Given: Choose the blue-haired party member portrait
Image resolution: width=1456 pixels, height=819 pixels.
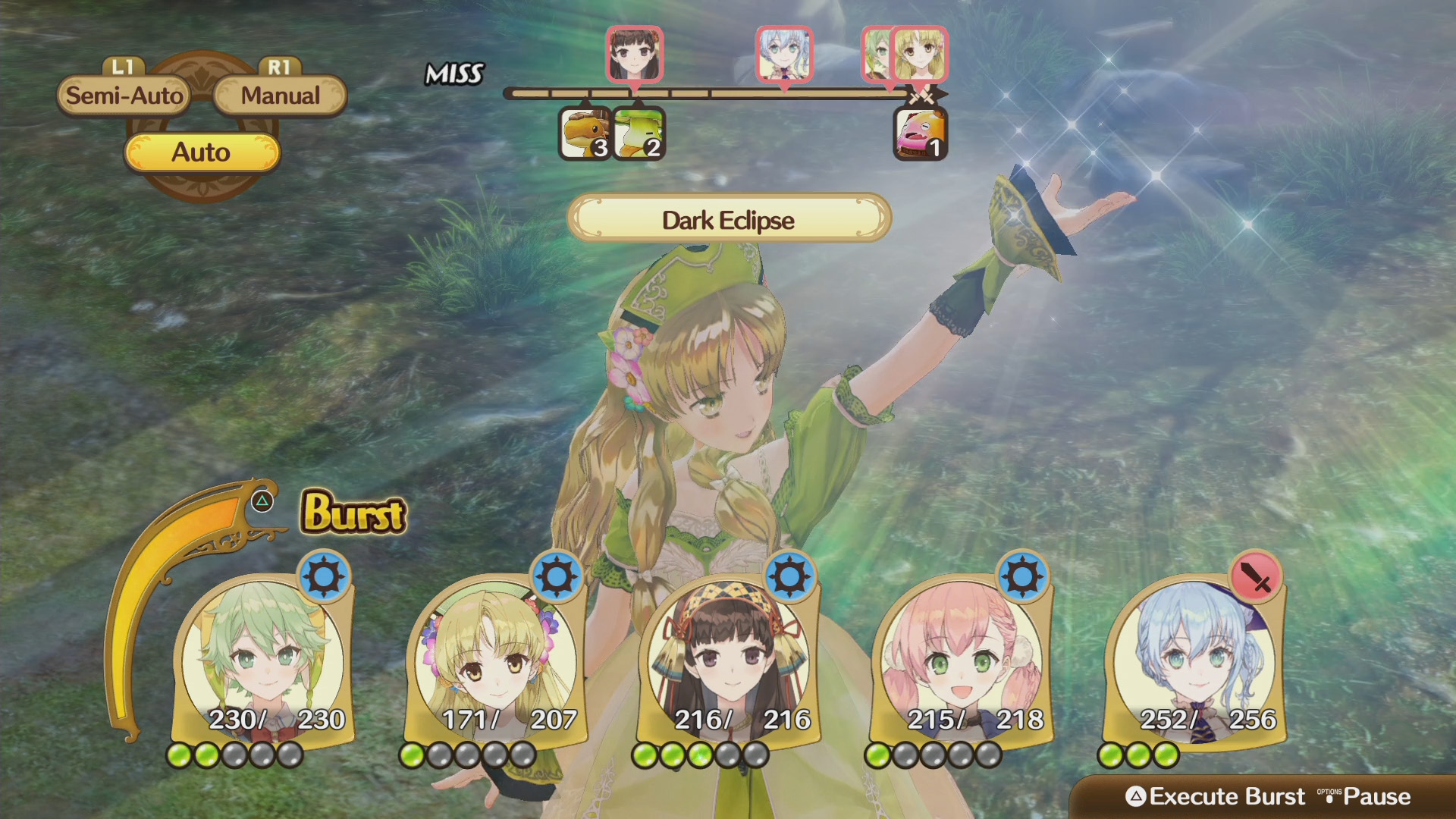Looking at the screenshot, I should [x=1194, y=660].
